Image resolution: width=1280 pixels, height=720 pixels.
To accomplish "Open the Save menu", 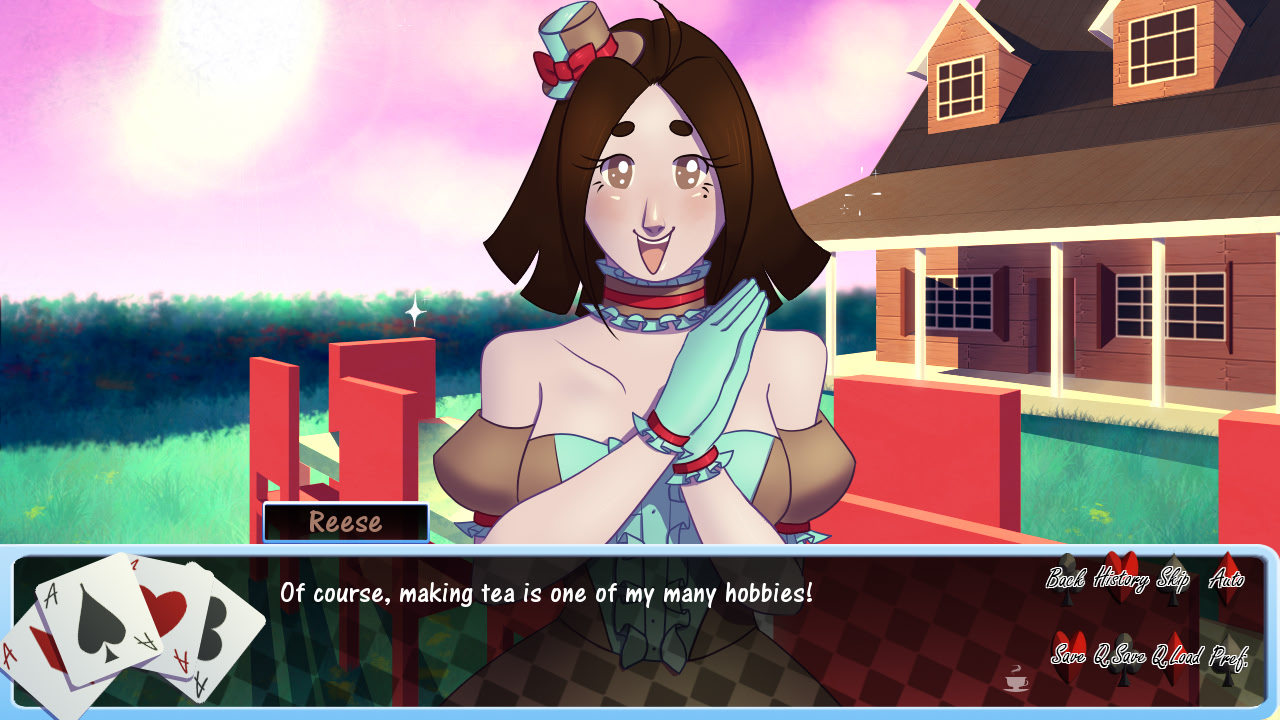I will 1068,656.
